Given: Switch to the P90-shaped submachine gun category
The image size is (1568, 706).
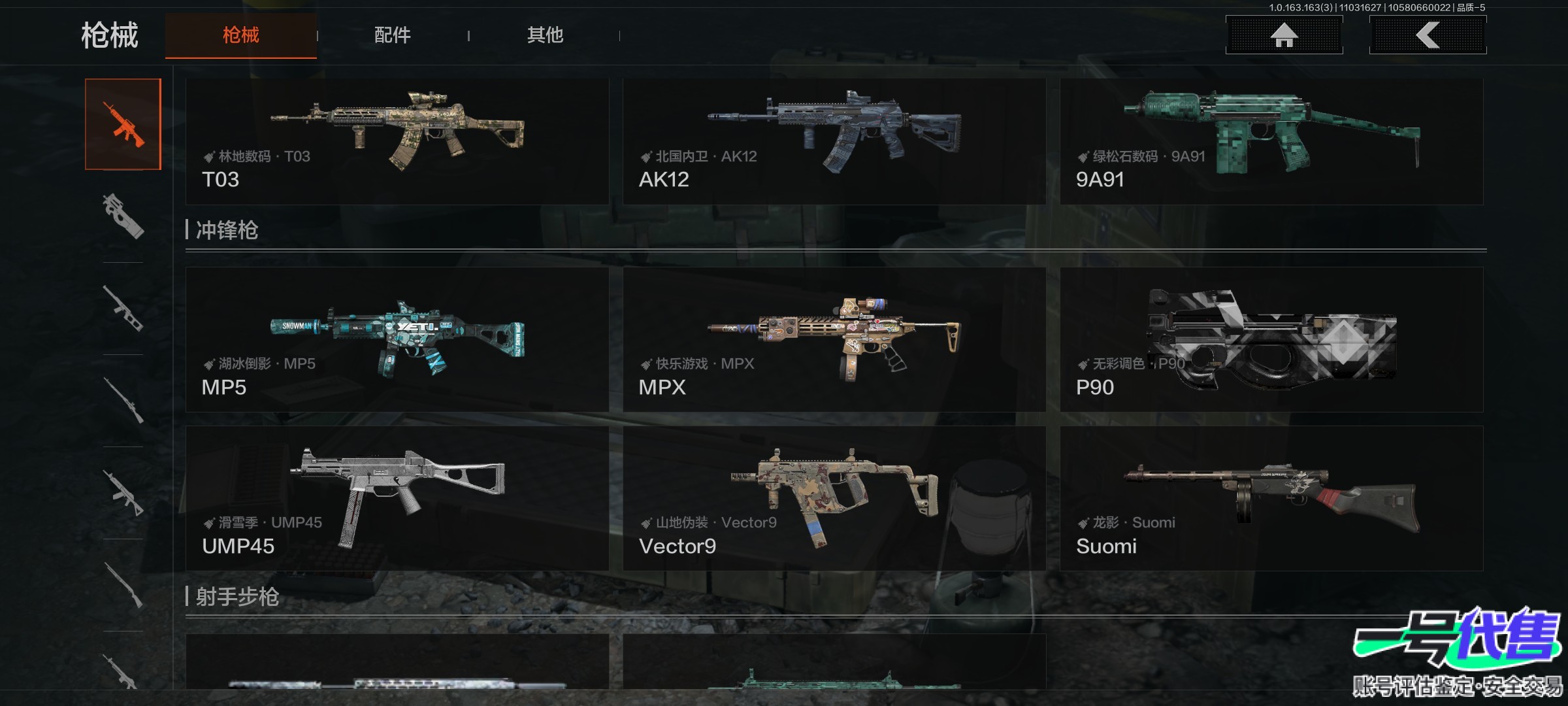Looking at the screenshot, I should click(x=123, y=216).
